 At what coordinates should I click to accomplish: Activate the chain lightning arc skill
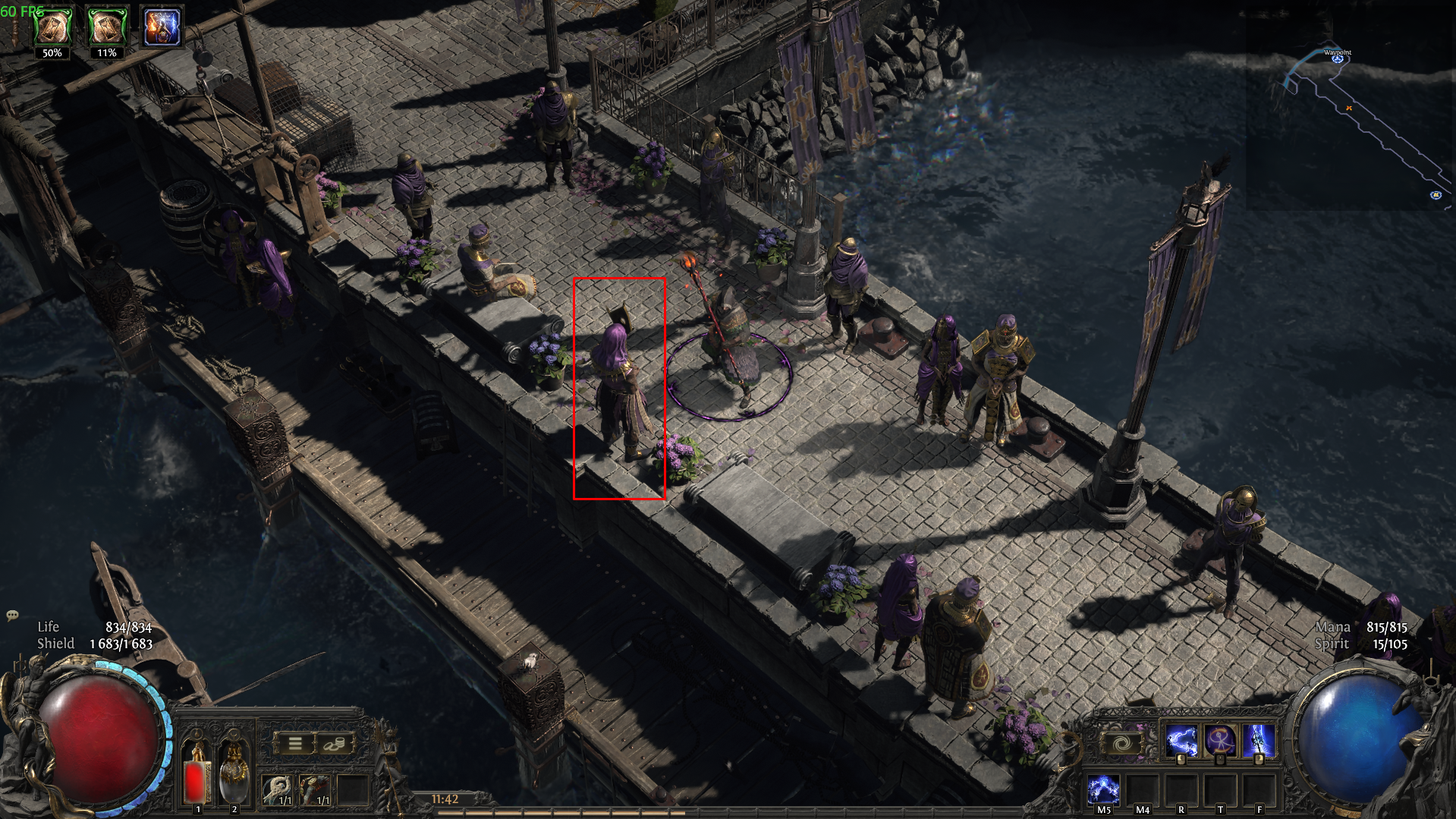(x=1181, y=742)
